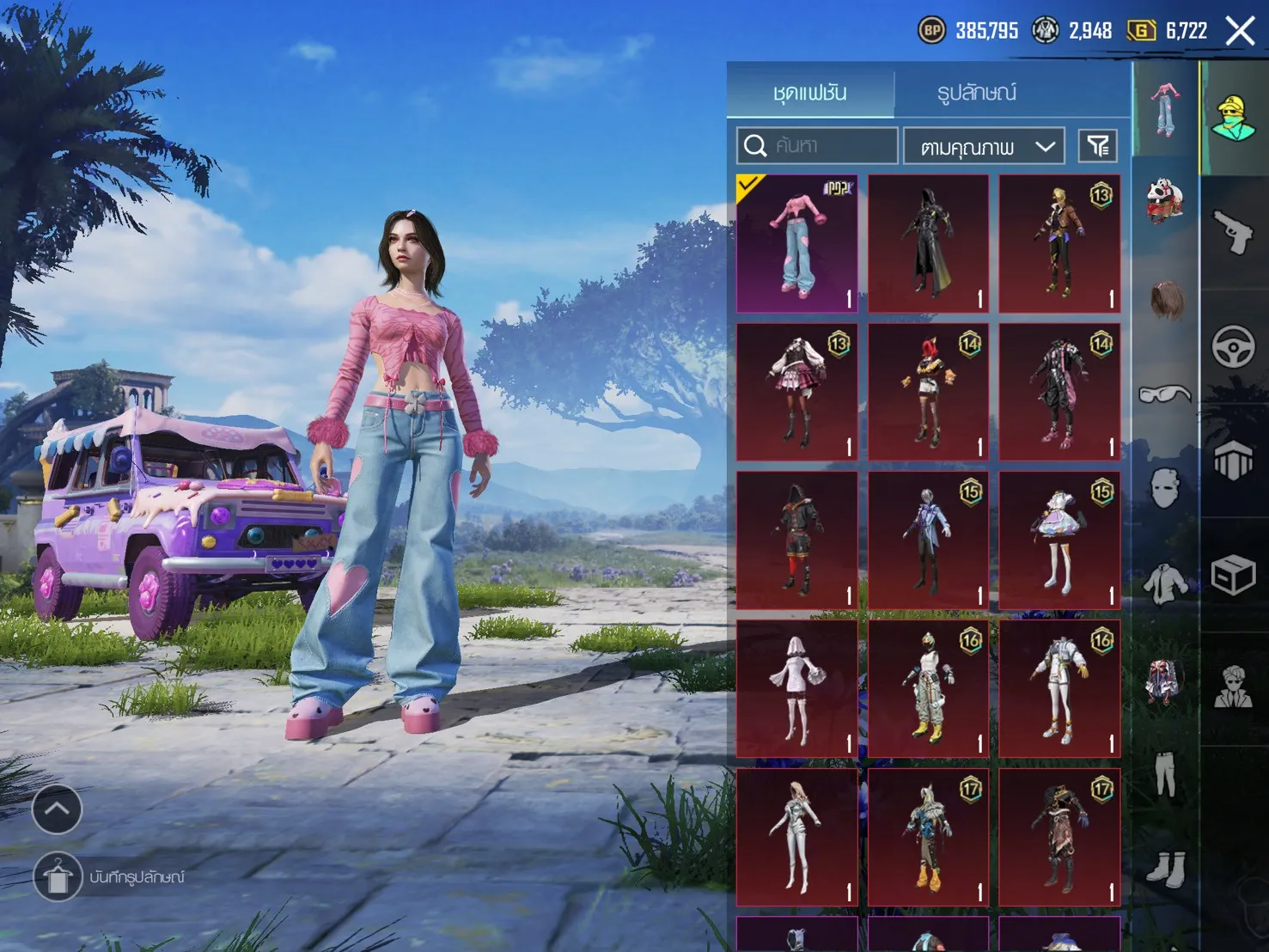Choose the black hooded cloak outfit
This screenshot has height=952, width=1269.
(928, 243)
